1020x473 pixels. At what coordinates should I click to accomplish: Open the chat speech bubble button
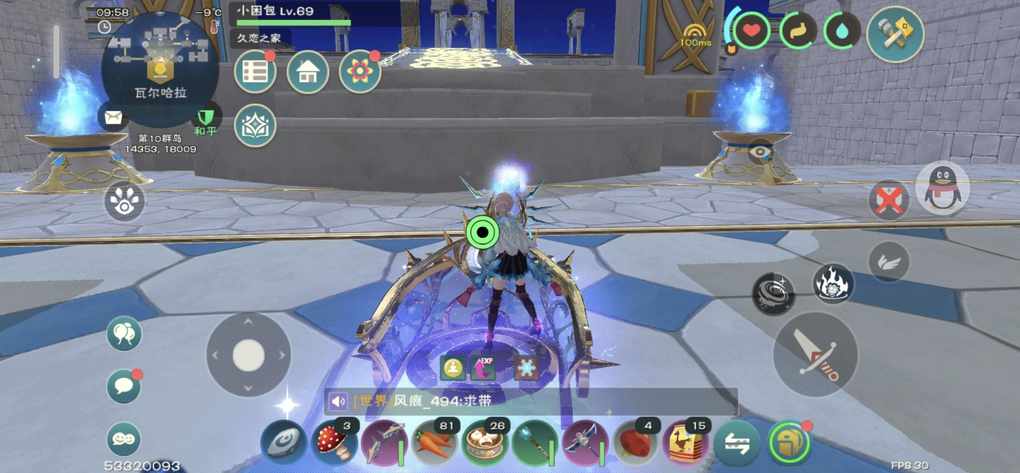(124, 386)
